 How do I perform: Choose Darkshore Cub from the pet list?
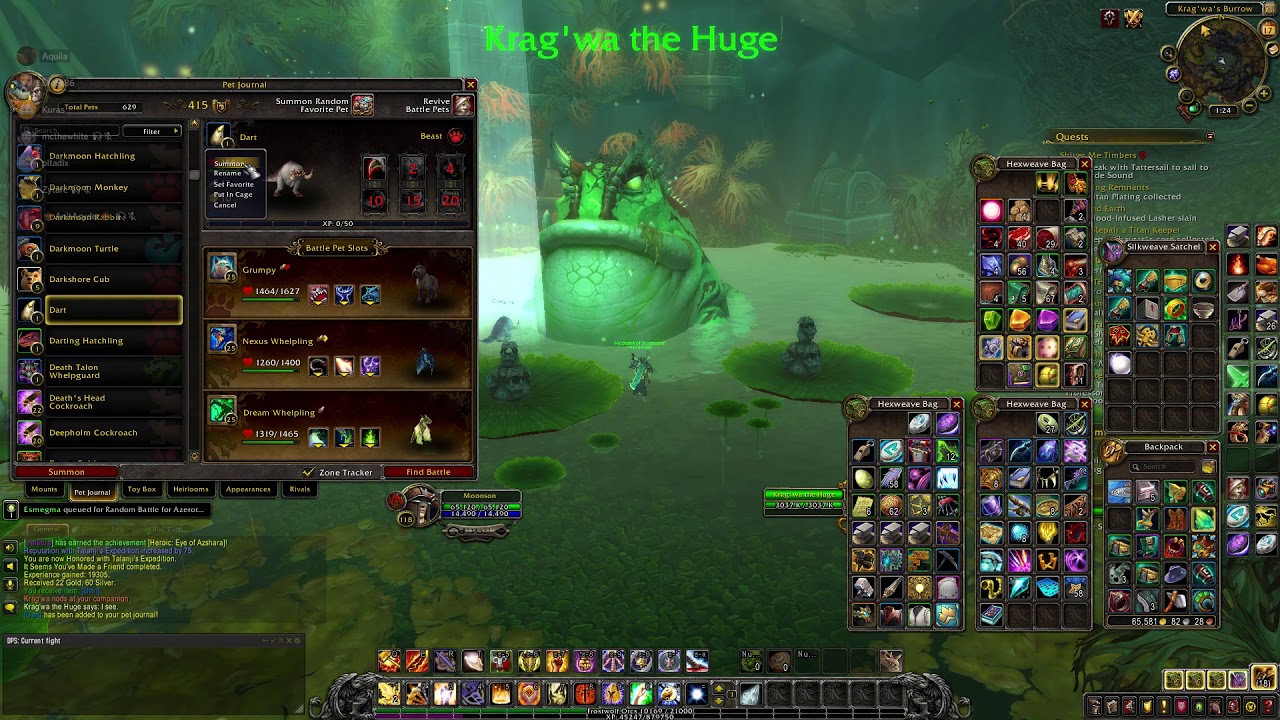tap(80, 279)
